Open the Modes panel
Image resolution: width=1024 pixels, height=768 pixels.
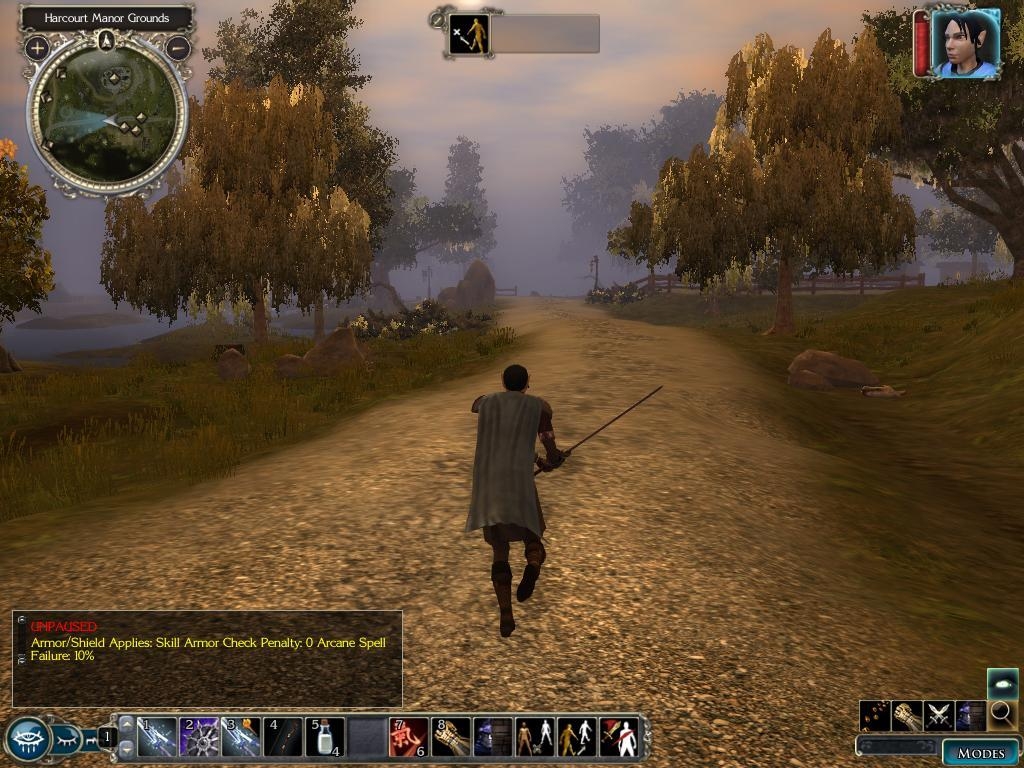pos(980,752)
